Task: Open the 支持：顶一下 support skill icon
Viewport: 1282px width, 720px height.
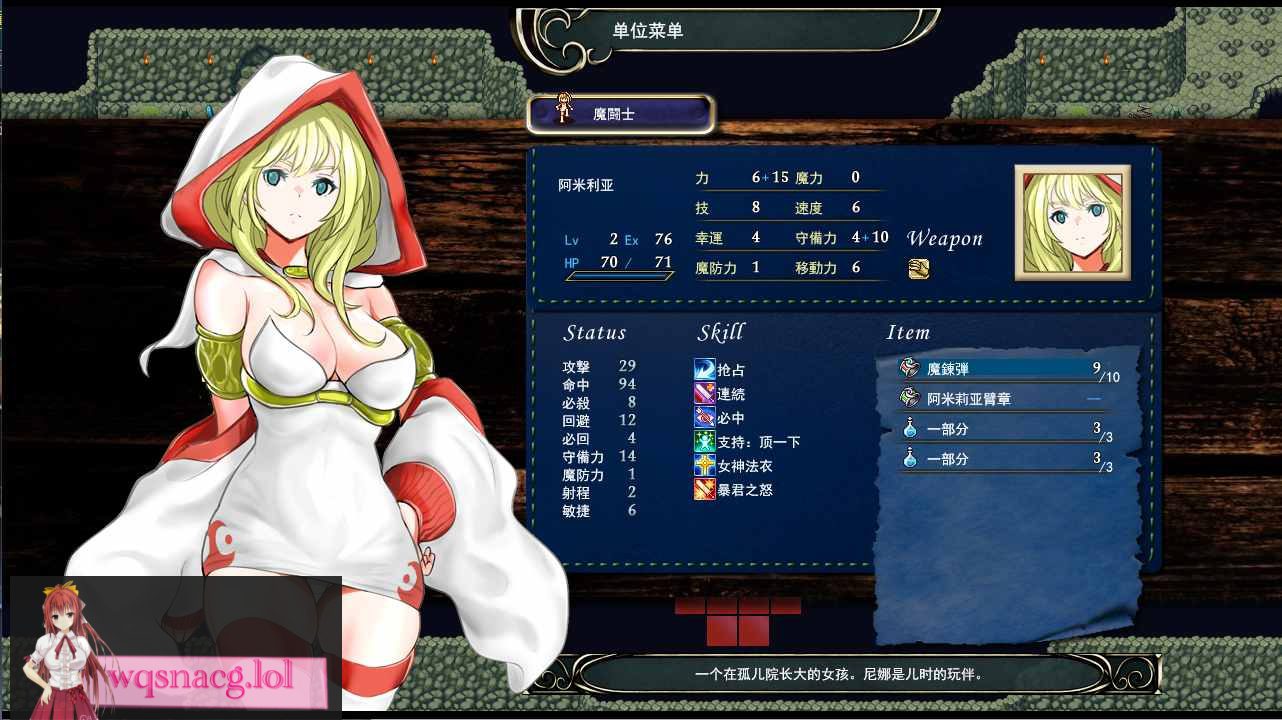Action: (x=705, y=441)
